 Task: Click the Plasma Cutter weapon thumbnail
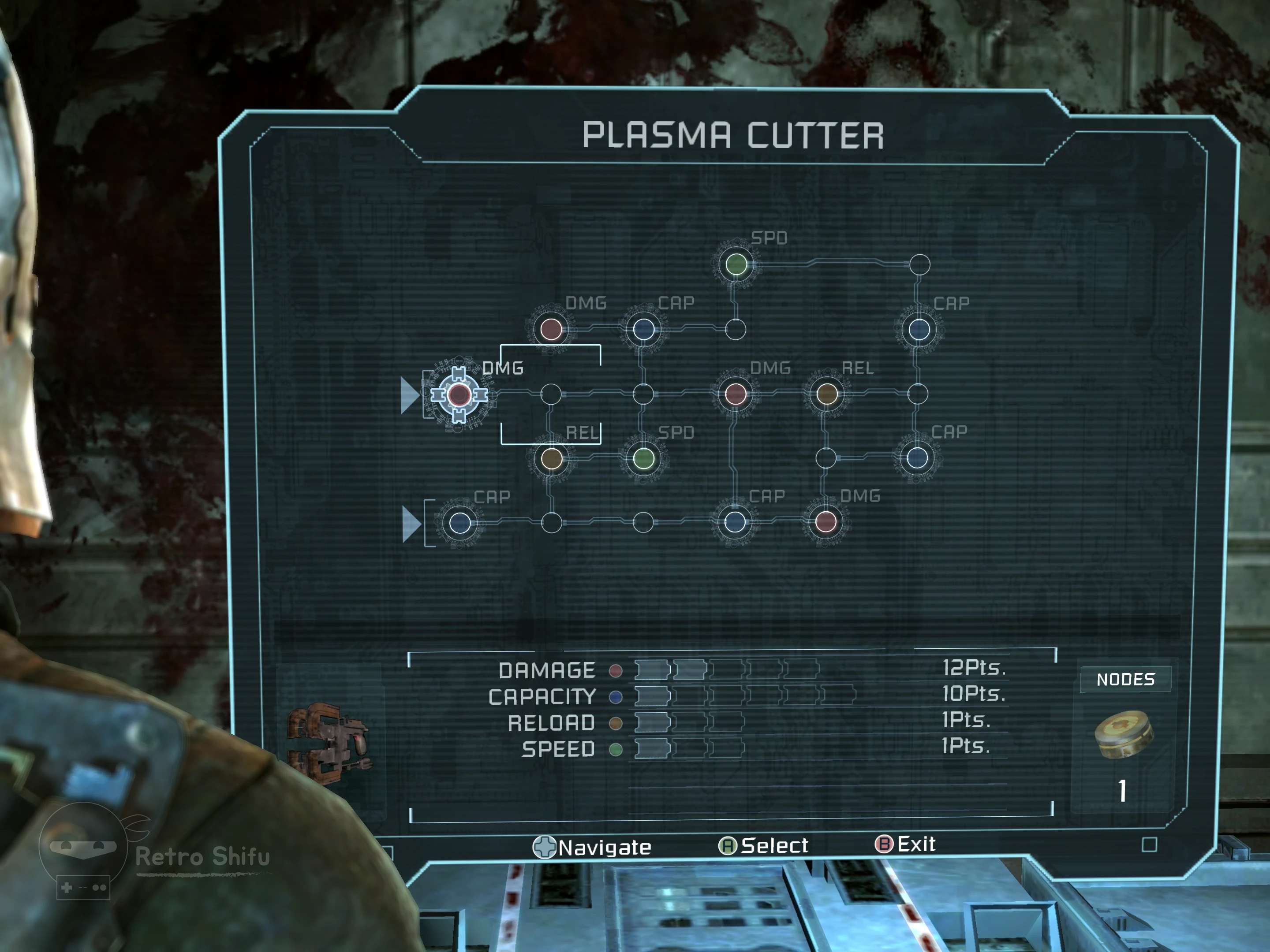329,743
